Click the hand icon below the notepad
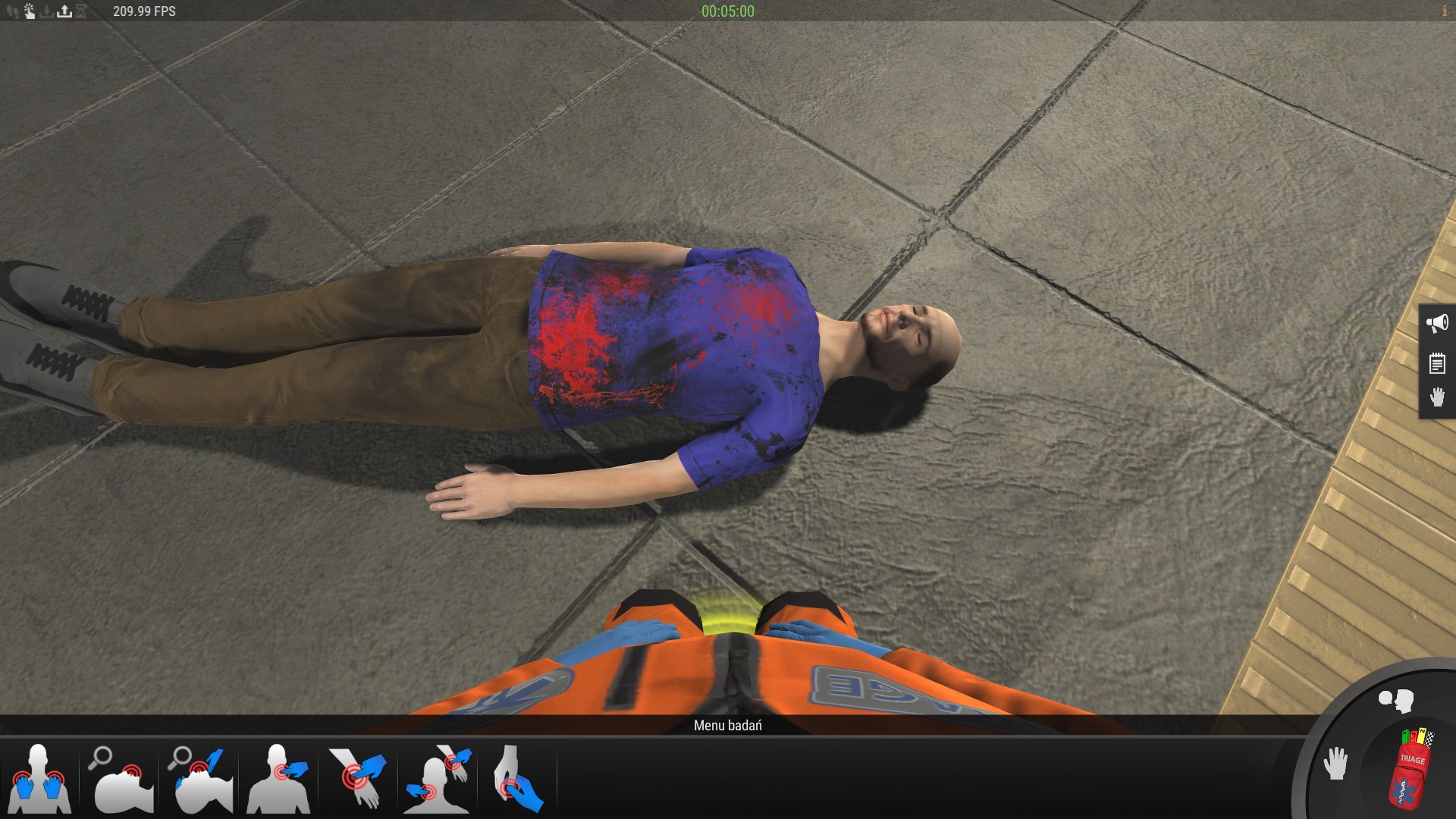 1437,397
